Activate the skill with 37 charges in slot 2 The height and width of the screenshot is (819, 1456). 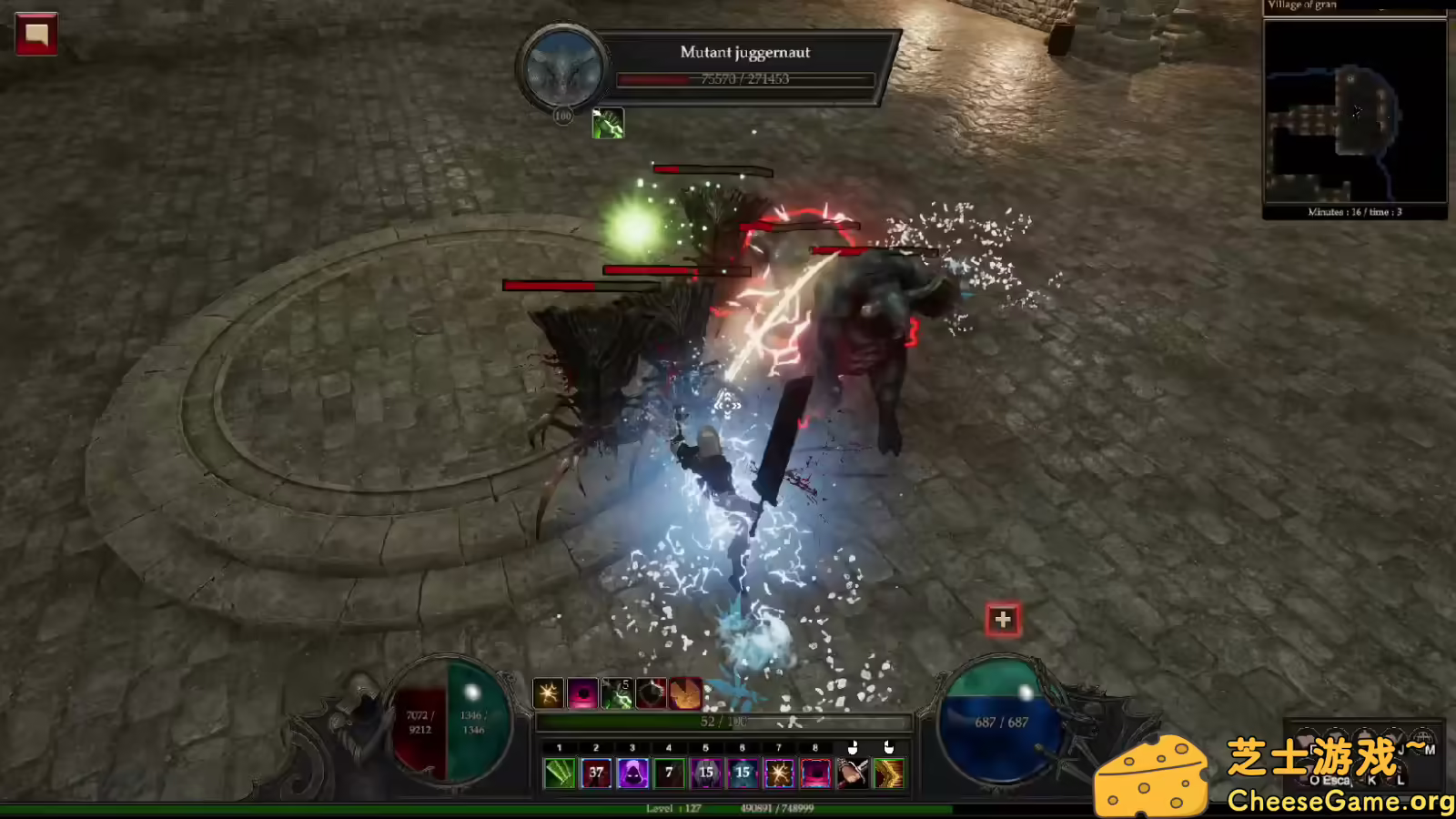(x=596, y=773)
